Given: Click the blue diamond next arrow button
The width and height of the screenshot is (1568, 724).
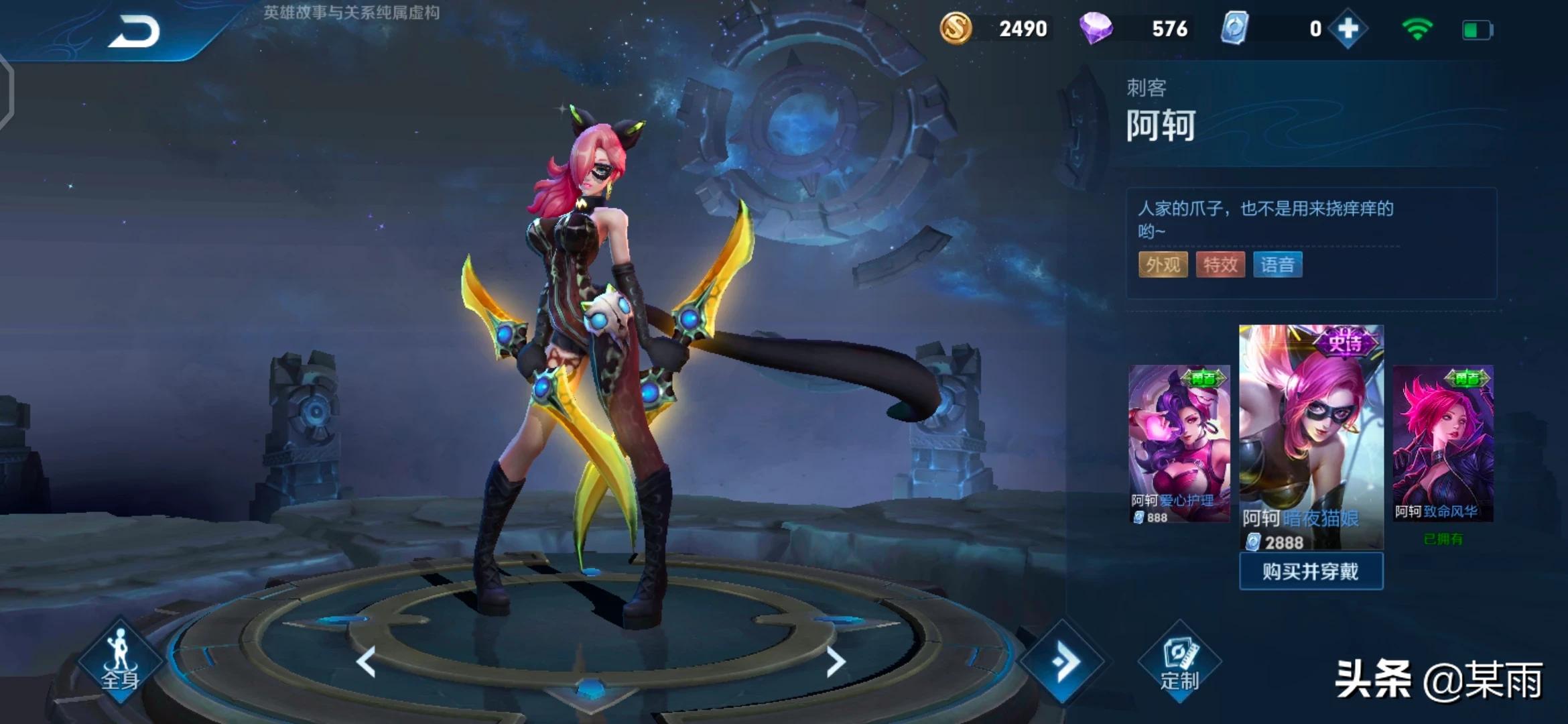Looking at the screenshot, I should [1063, 662].
